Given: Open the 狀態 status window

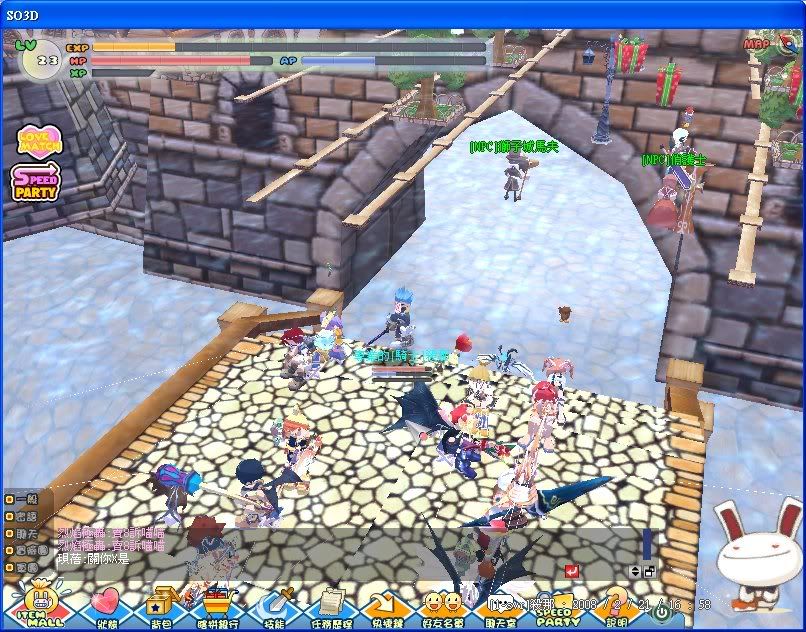Looking at the screenshot, I should click(x=104, y=604).
